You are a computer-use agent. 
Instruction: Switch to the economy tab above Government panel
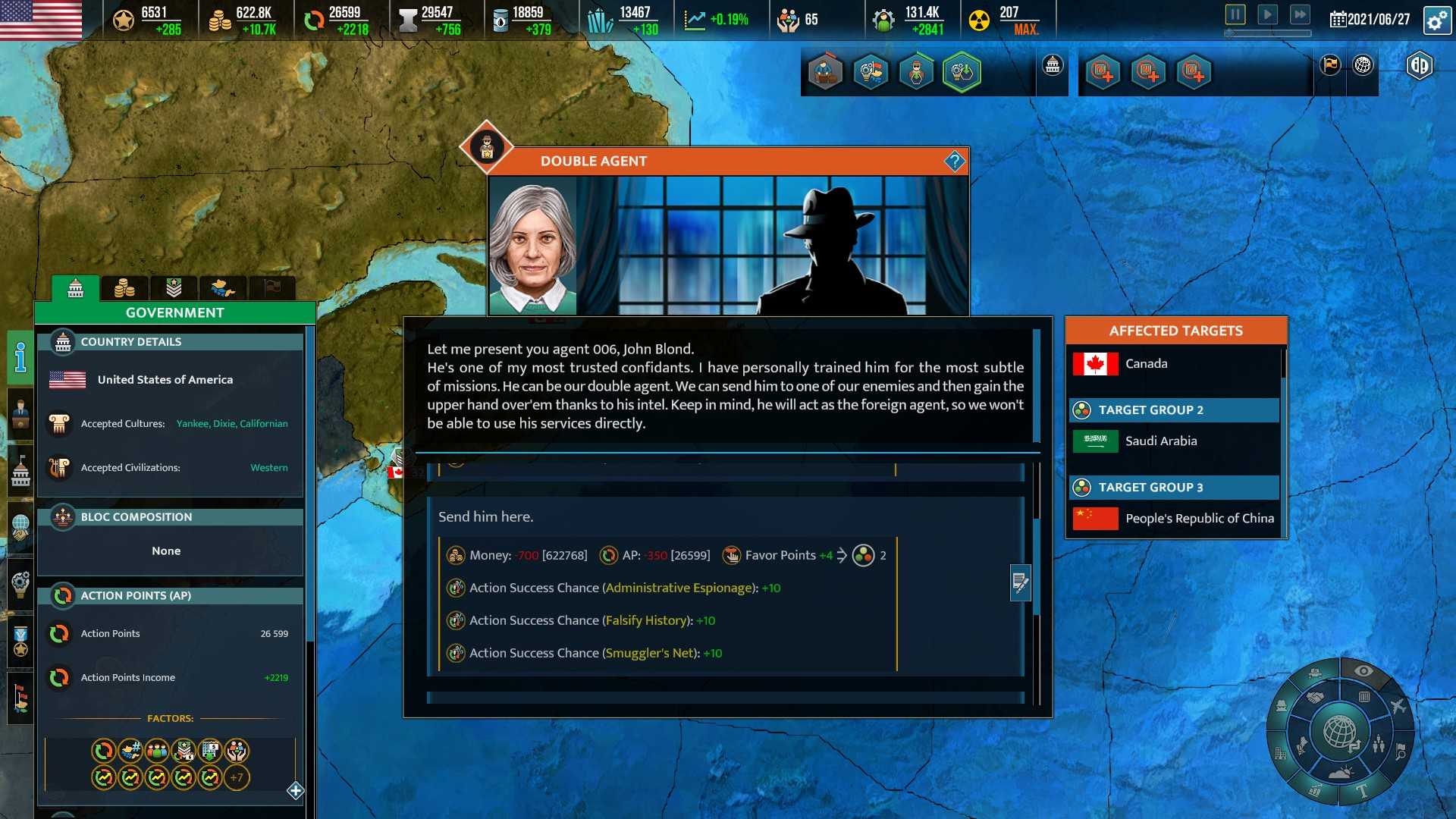(x=125, y=288)
